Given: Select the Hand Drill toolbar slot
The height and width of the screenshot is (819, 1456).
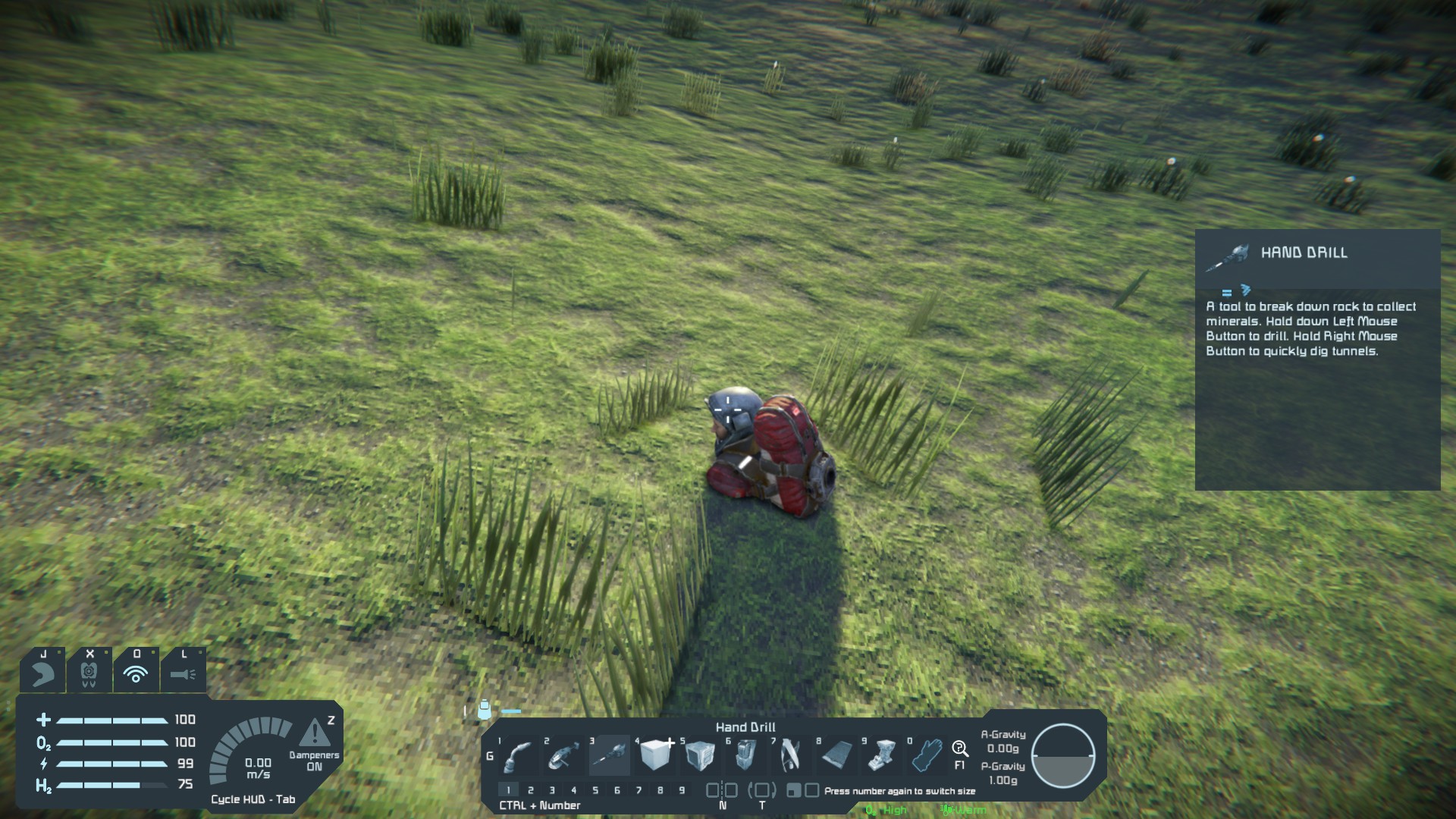Looking at the screenshot, I should point(610,755).
